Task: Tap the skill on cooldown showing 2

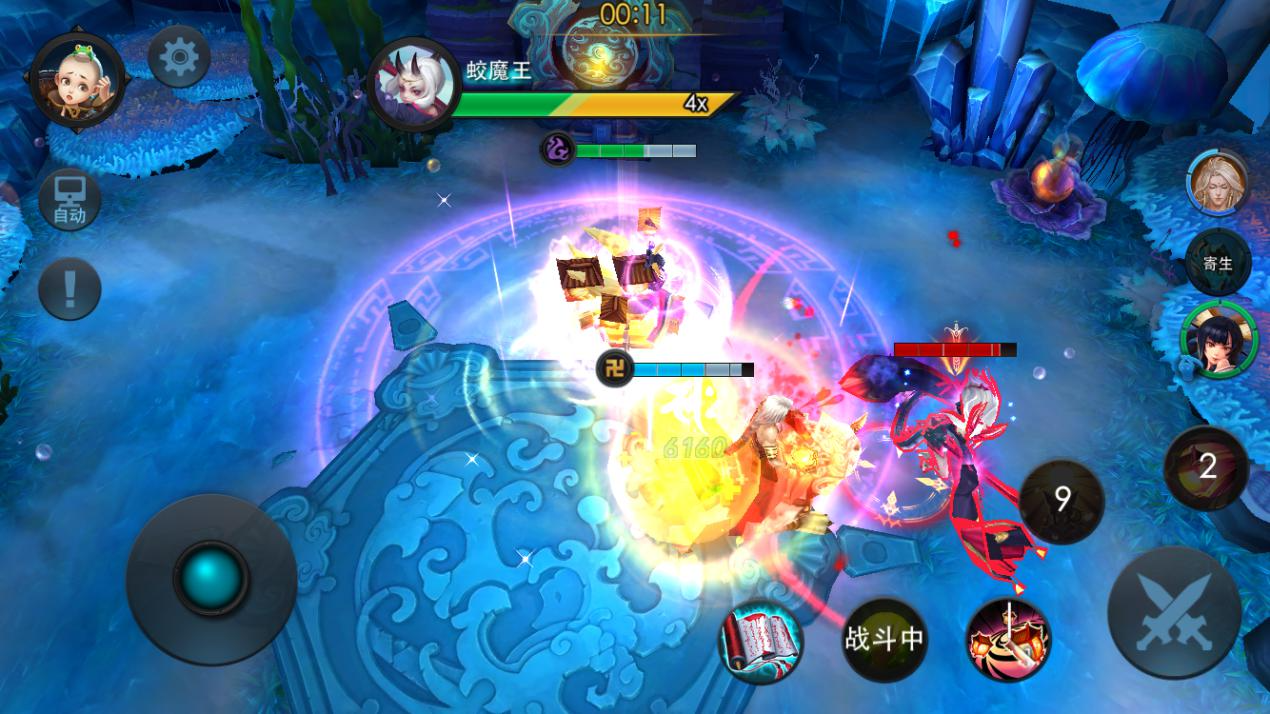Action: [x=1206, y=467]
